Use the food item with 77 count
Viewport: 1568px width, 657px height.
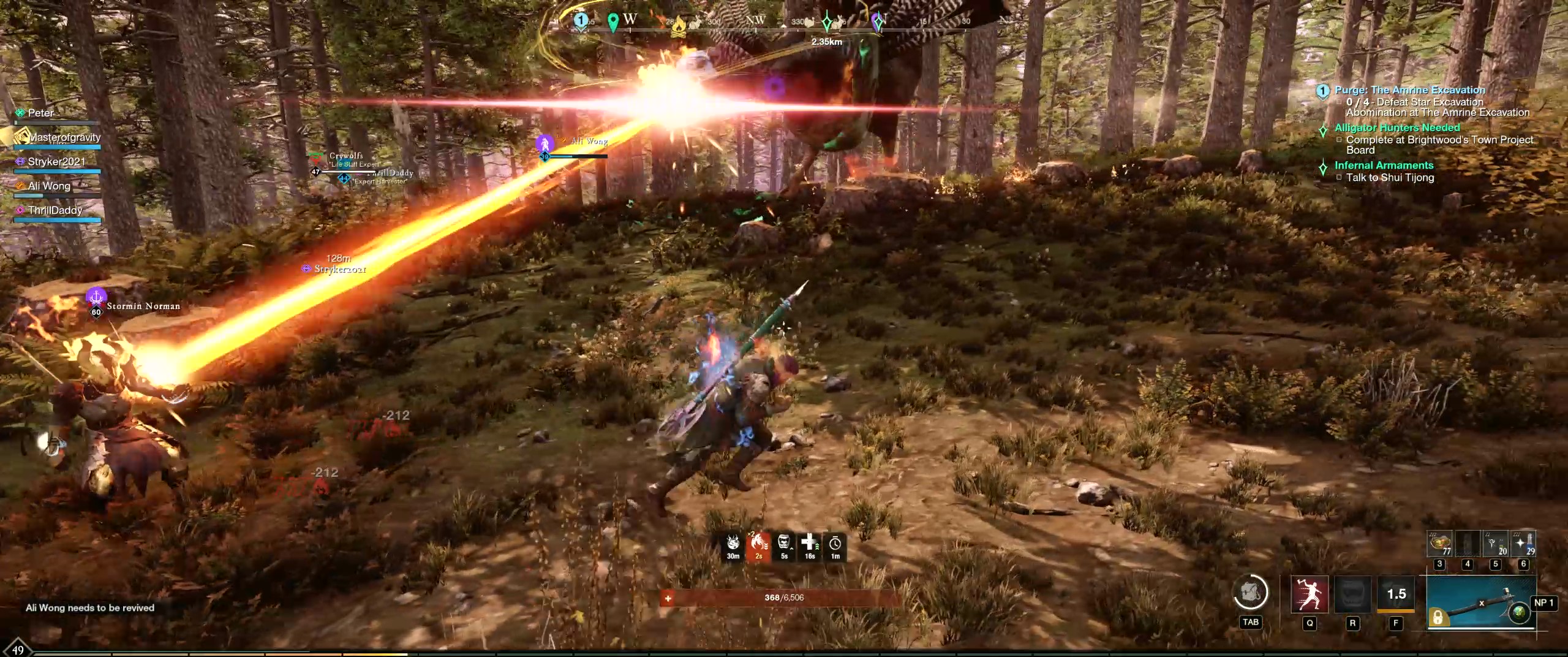tap(1441, 544)
